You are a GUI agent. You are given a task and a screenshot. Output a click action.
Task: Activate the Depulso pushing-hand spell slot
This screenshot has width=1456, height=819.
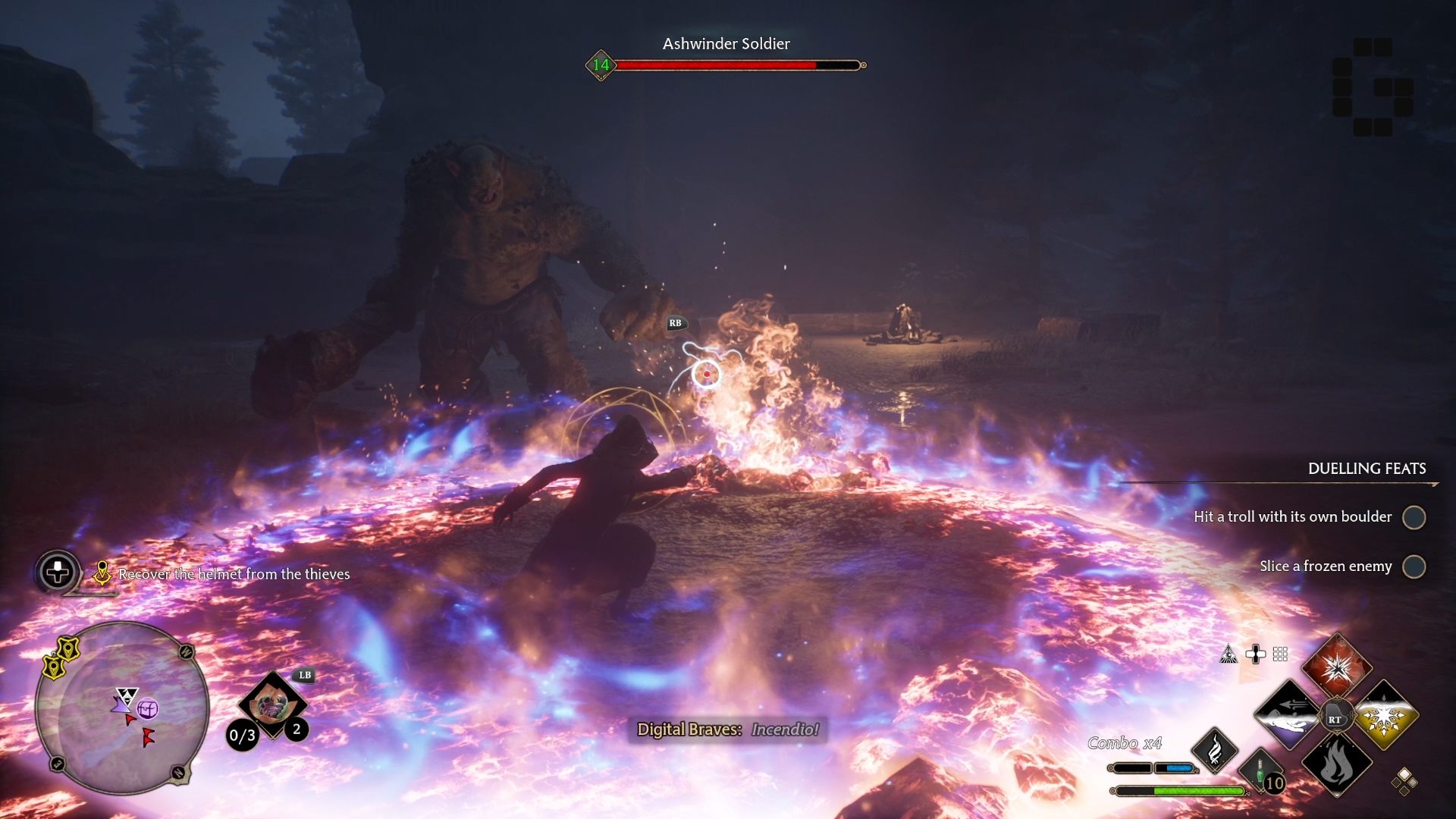pyautogui.click(x=1289, y=715)
